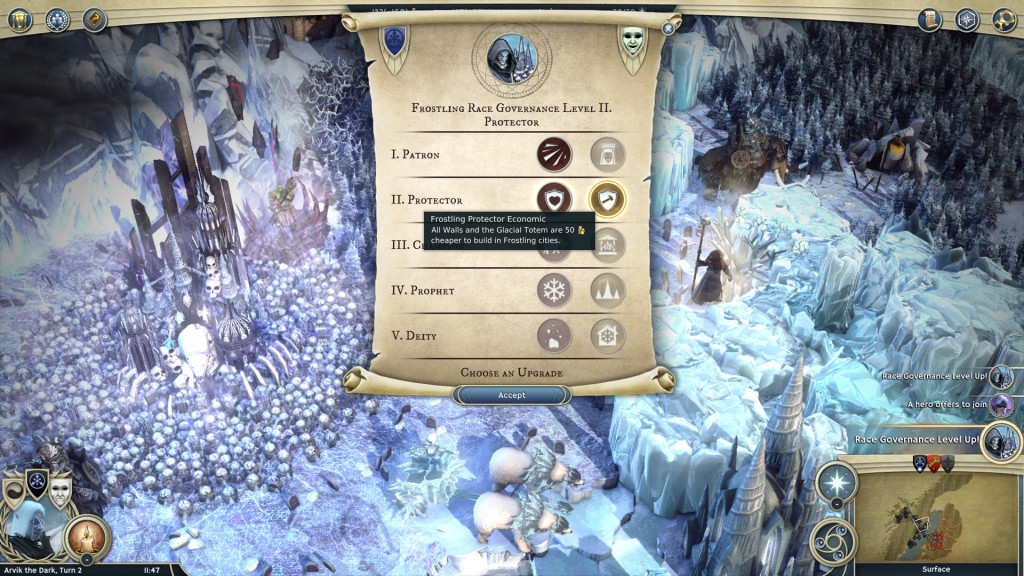Activate the glowing star spell button
Screen dimensions: 1024x576
(x=836, y=483)
